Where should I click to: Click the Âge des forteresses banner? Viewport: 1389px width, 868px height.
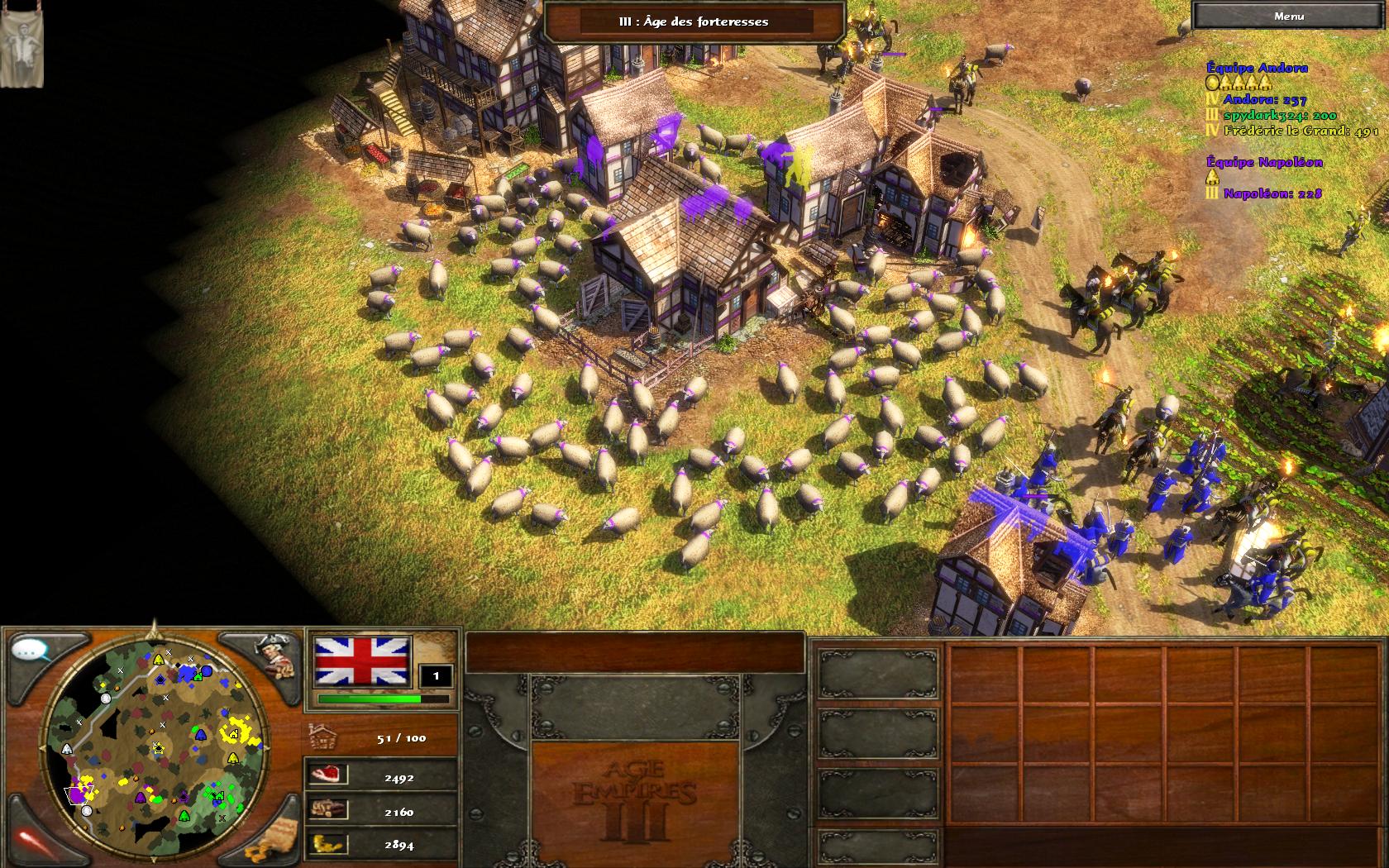pyautogui.click(x=694, y=21)
